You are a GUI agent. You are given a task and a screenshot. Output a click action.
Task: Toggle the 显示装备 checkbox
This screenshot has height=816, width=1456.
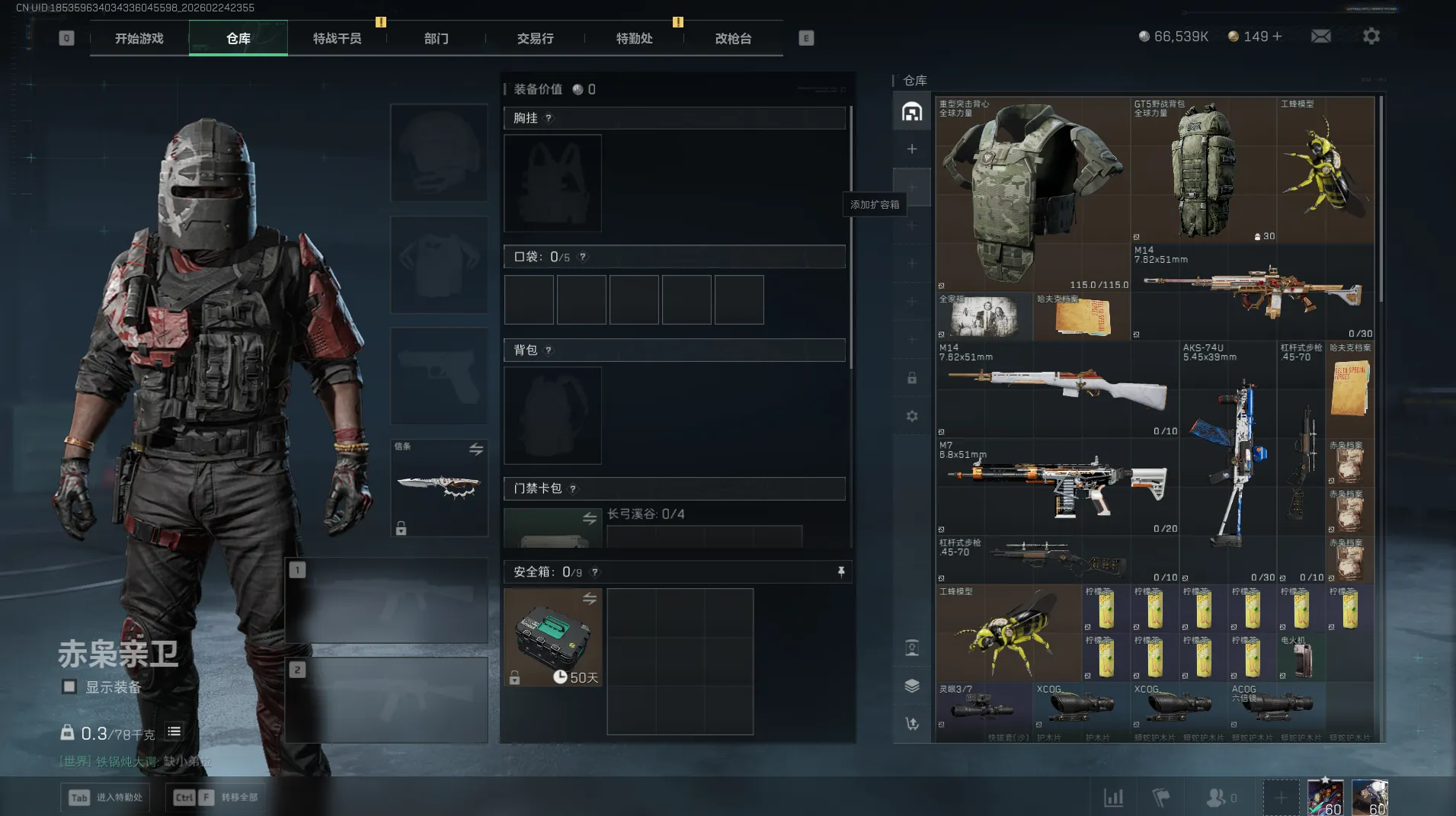69,686
